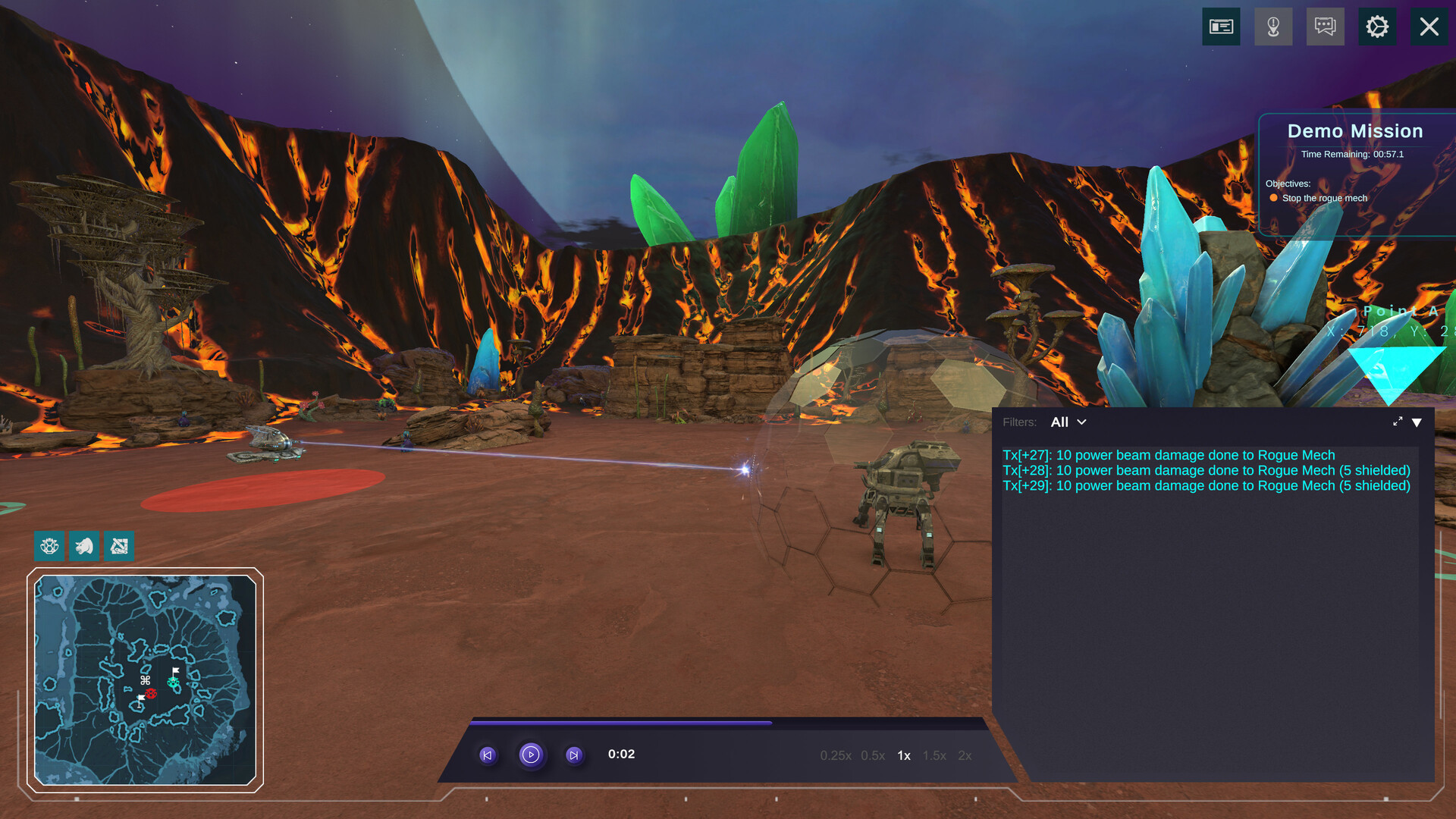The width and height of the screenshot is (1456, 819).
Task: Select the mech head unit icon
Action: pyautogui.click(x=49, y=546)
